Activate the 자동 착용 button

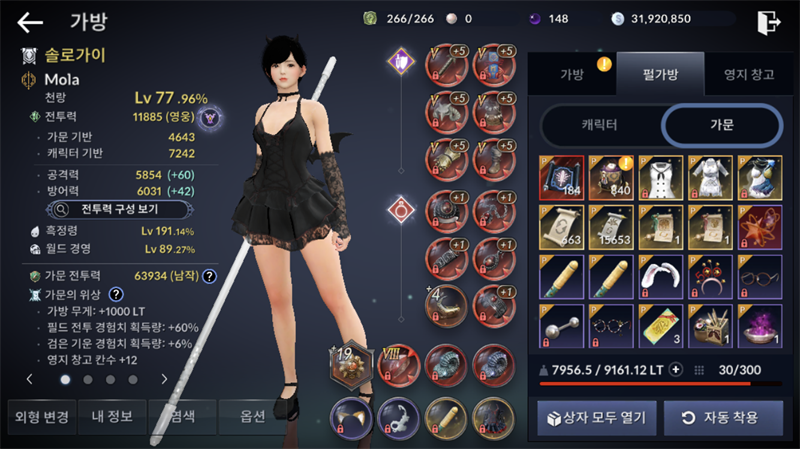[x=717, y=417]
